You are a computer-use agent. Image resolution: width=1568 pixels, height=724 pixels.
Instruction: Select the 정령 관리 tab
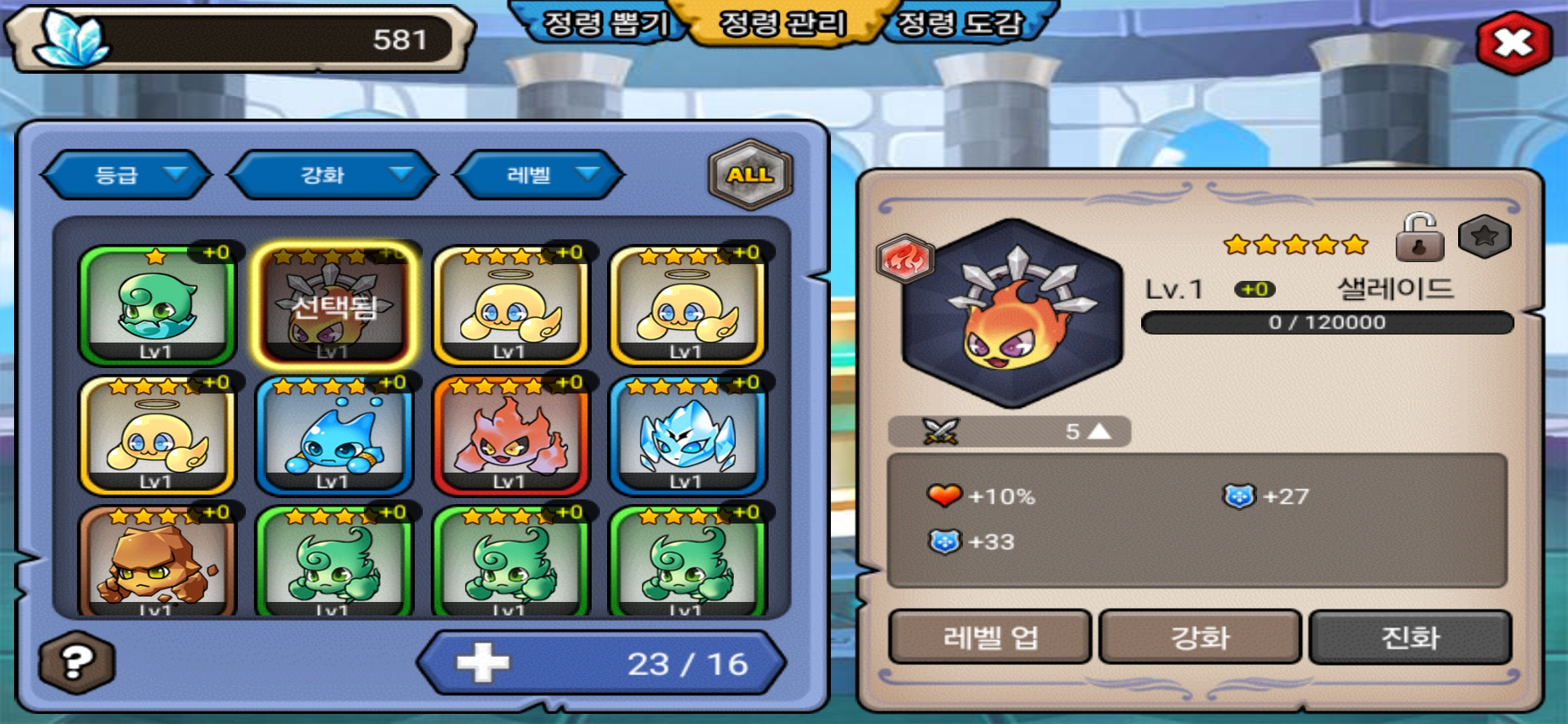tap(782, 25)
